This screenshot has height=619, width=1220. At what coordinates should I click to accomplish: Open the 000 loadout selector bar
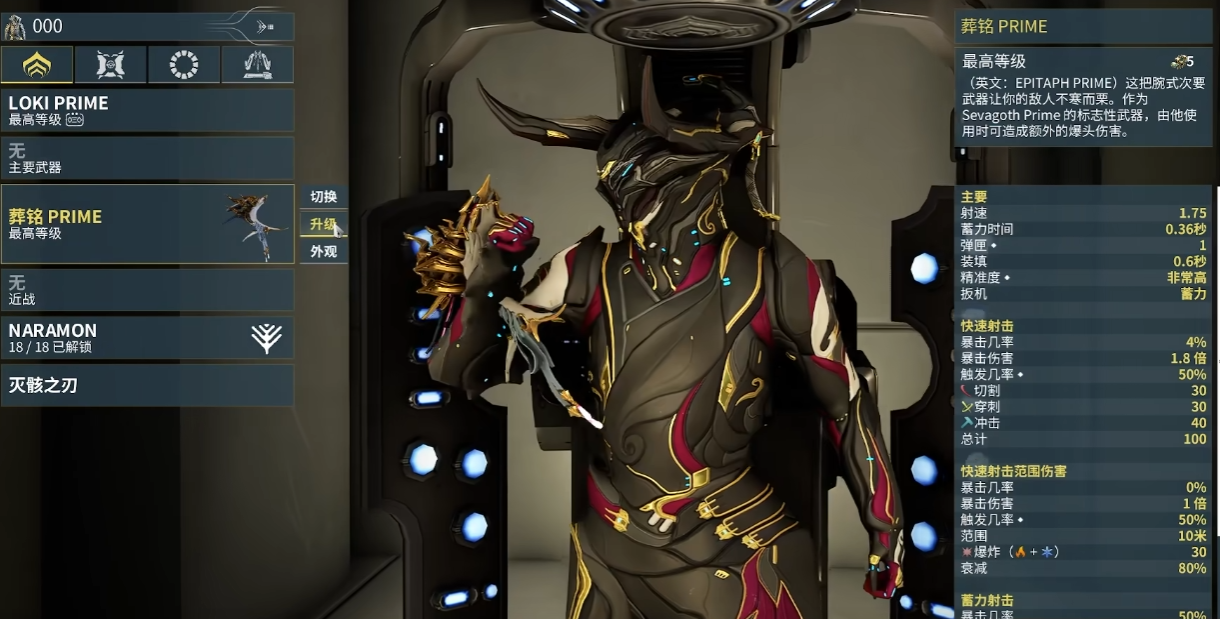pos(148,27)
